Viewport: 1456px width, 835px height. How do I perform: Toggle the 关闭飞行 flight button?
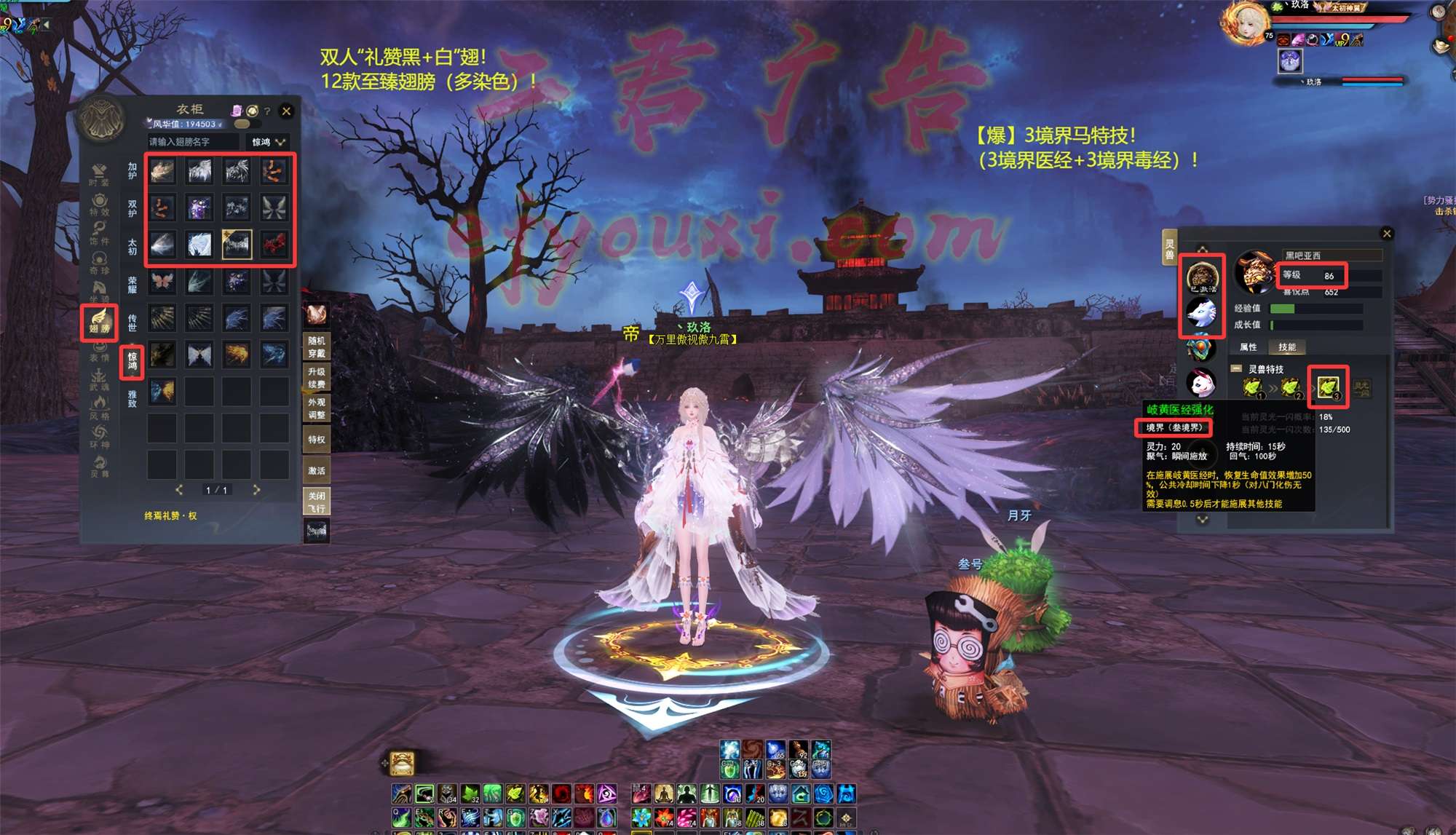point(317,502)
